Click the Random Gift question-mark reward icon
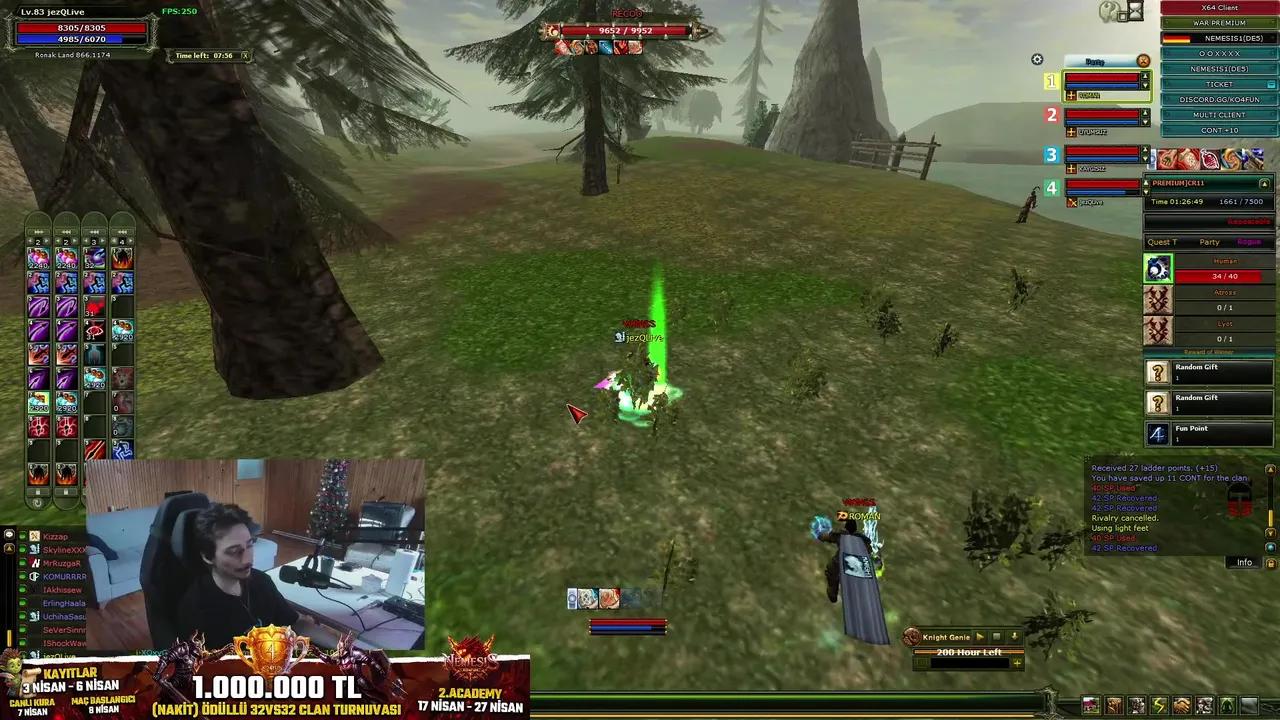Viewport: 1280px width, 720px height. (1158, 372)
